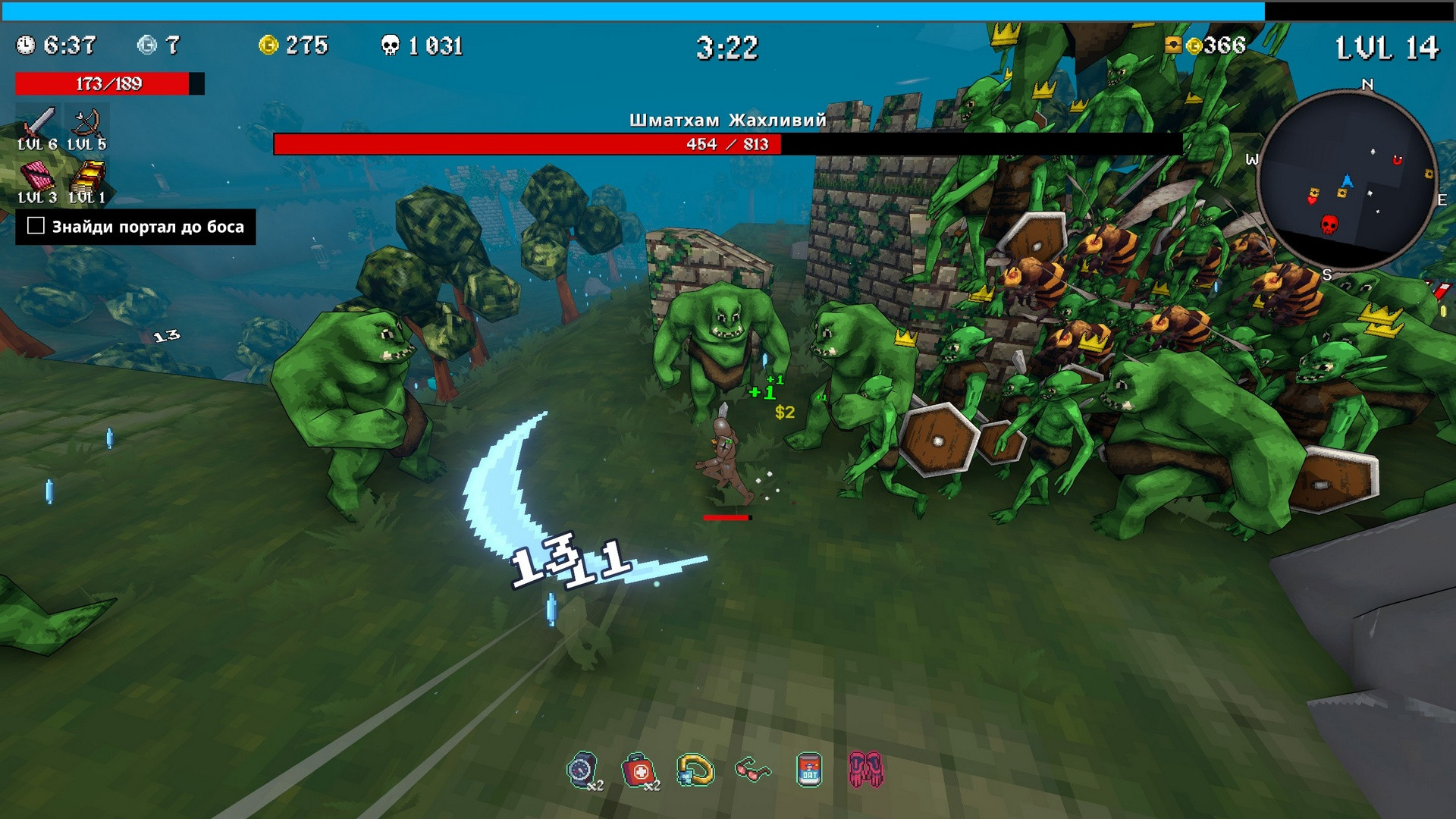This screenshot has width=1456, height=819.
Task: Click the oat can item icon
Action: 809,770
